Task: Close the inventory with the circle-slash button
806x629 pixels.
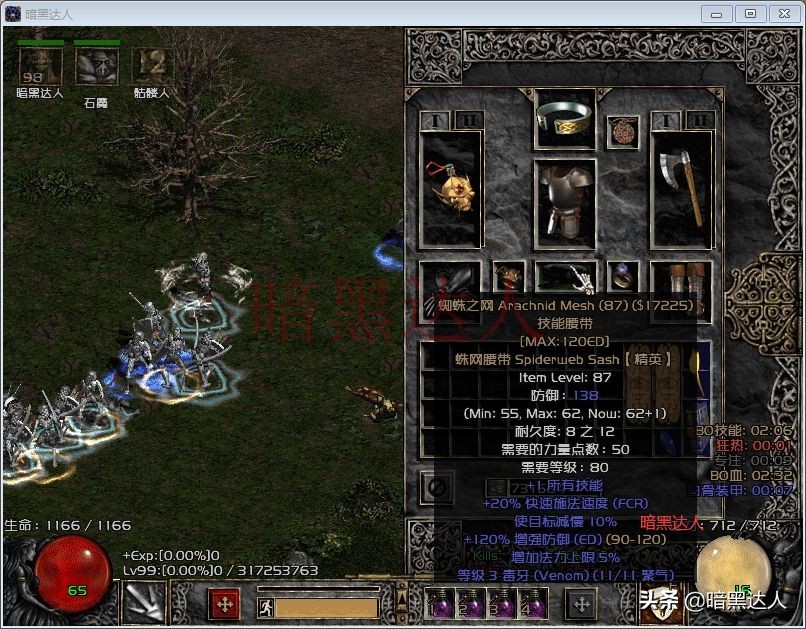Action: click(437, 488)
